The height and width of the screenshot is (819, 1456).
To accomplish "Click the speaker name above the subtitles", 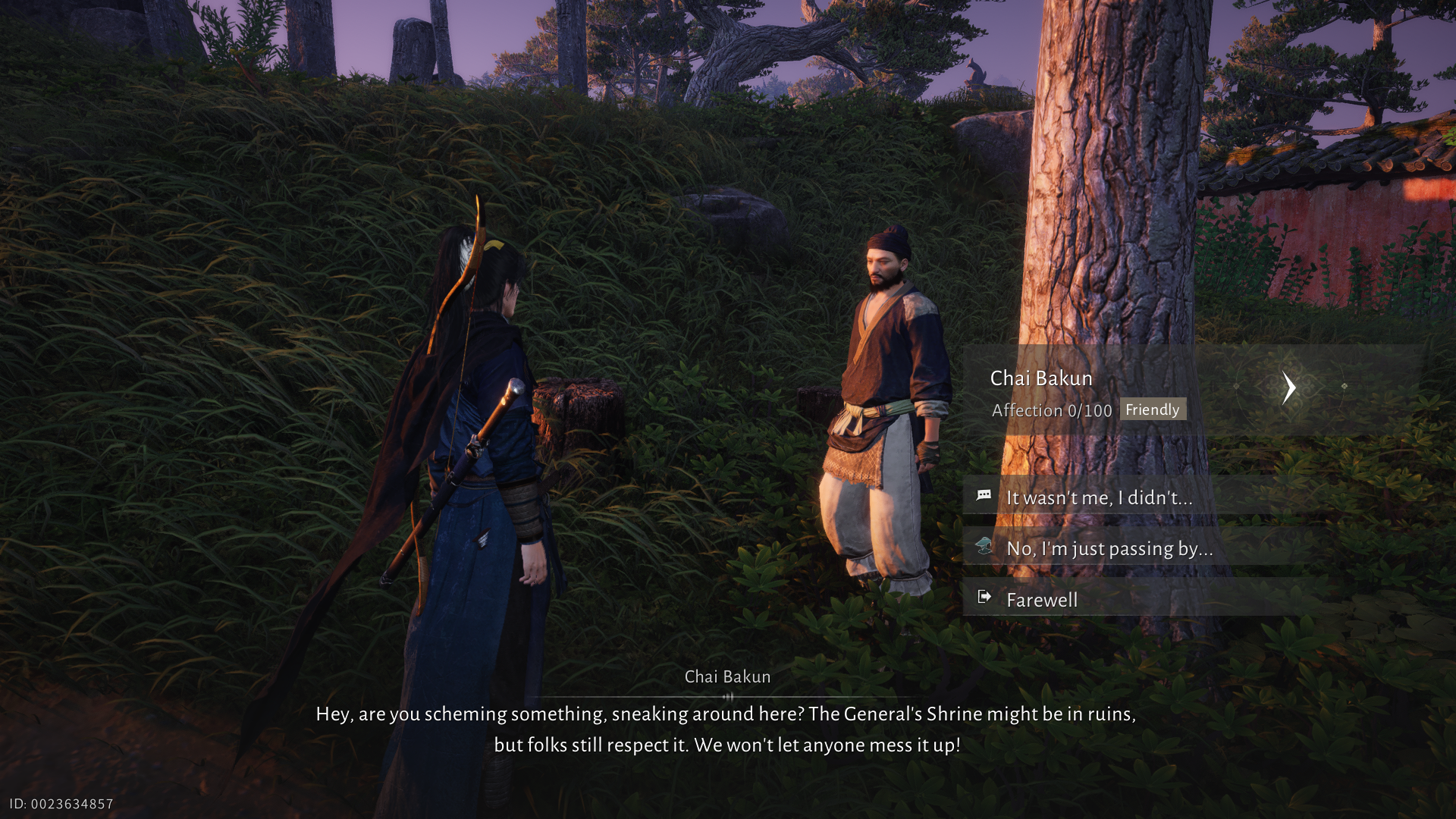I will coord(726,676).
